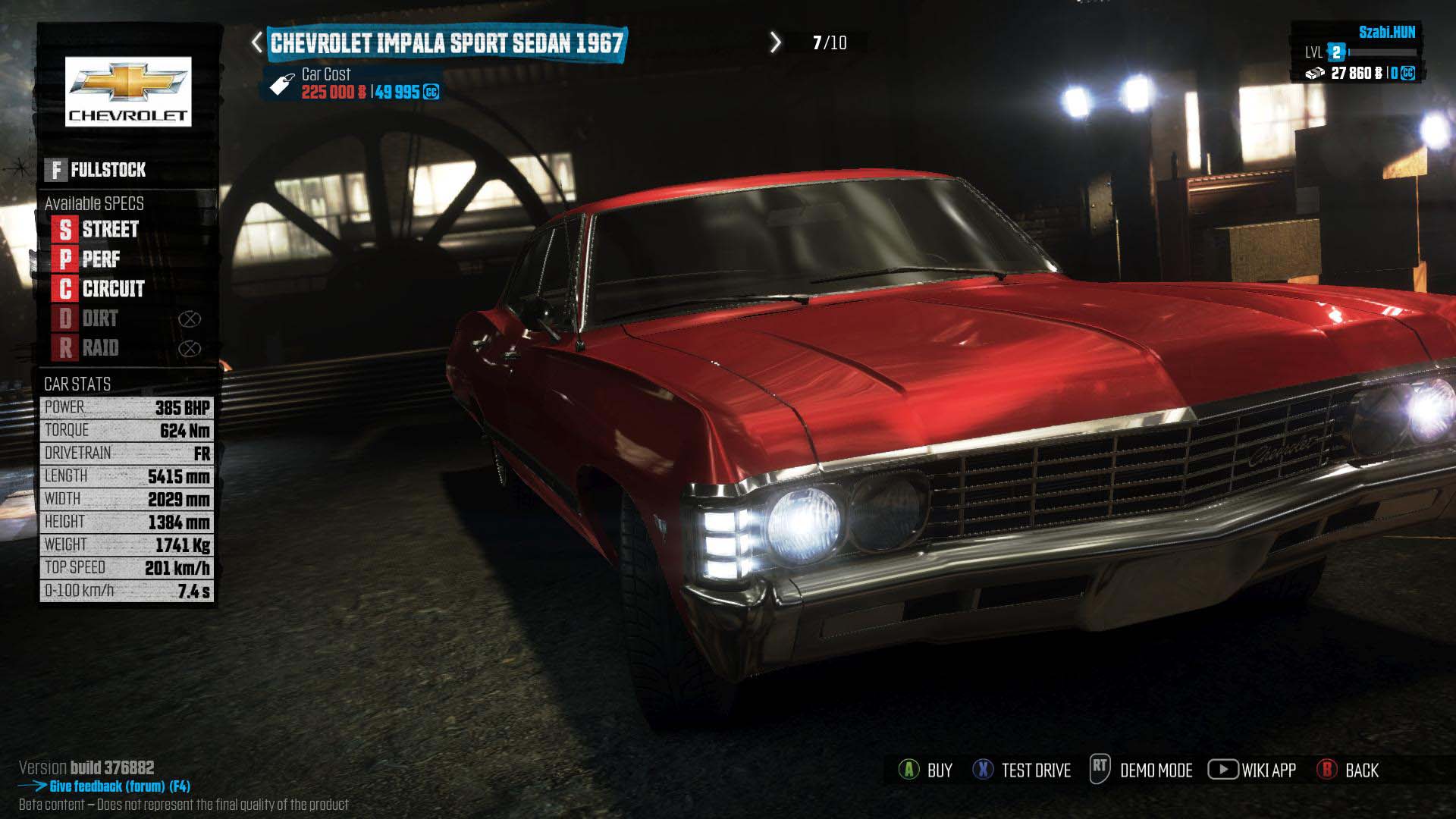Pick the locked Dirt spec
The image size is (1456, 819).
point(89,318)
